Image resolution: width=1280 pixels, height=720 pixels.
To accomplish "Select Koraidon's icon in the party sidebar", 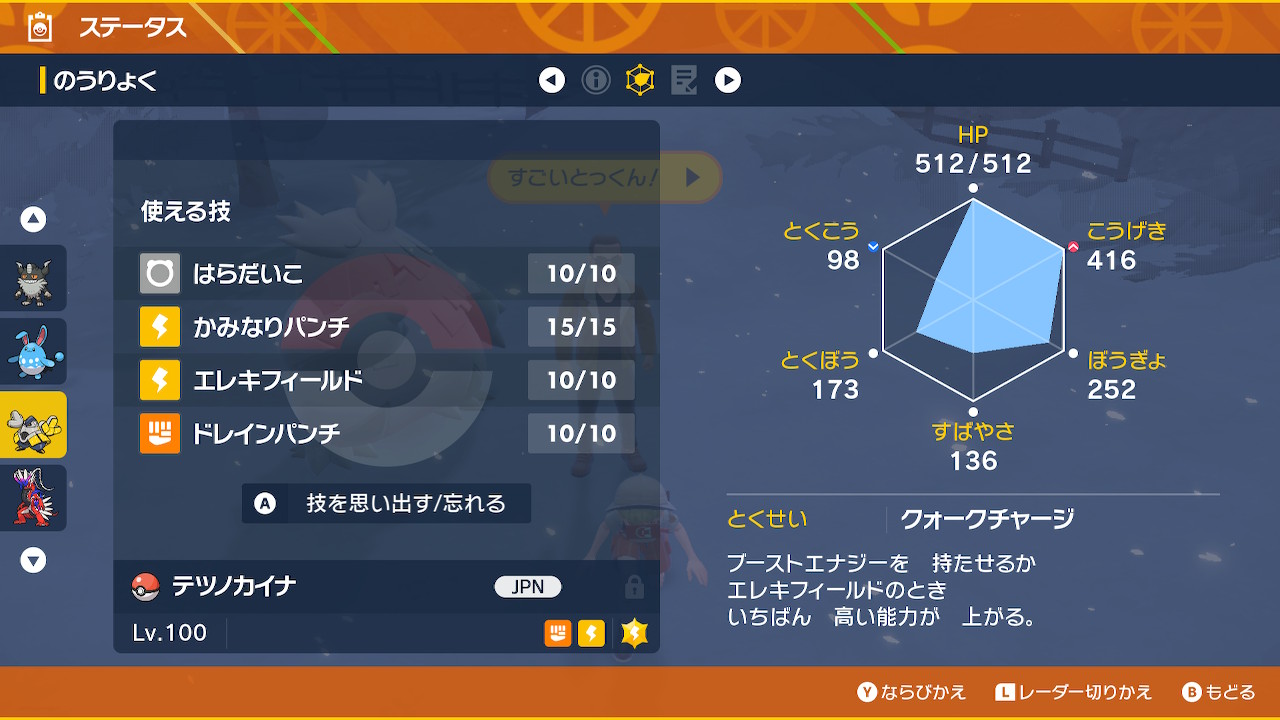I will tap(33, 498).
